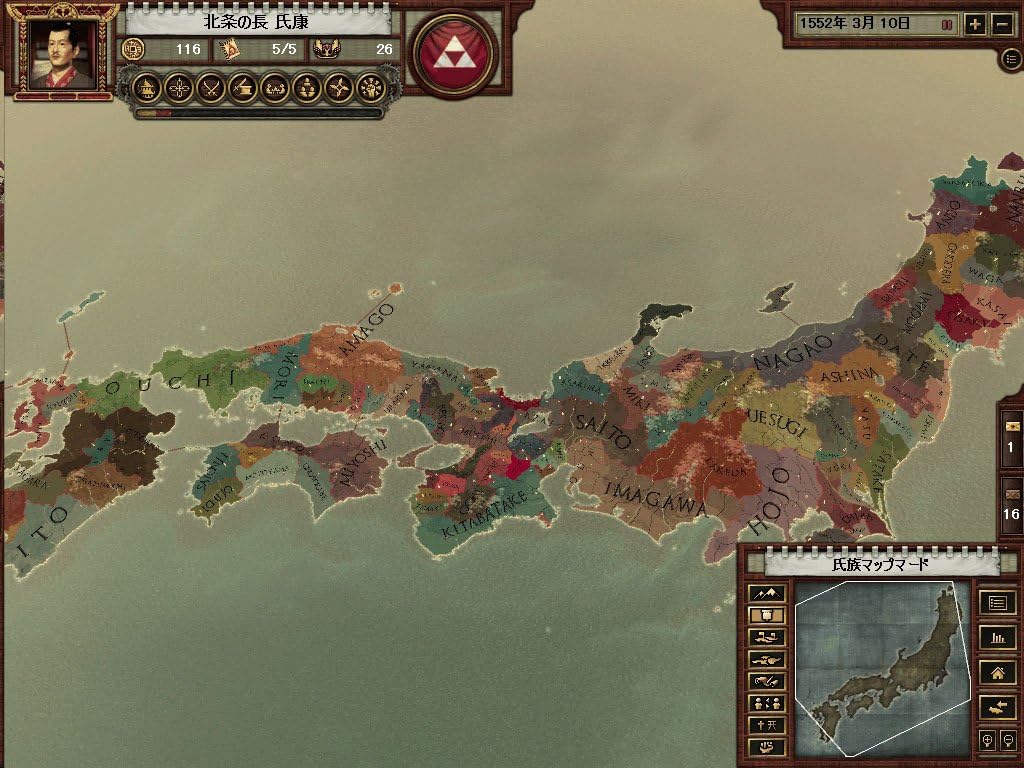Open the message tab showing 16

coord(1011,505)
